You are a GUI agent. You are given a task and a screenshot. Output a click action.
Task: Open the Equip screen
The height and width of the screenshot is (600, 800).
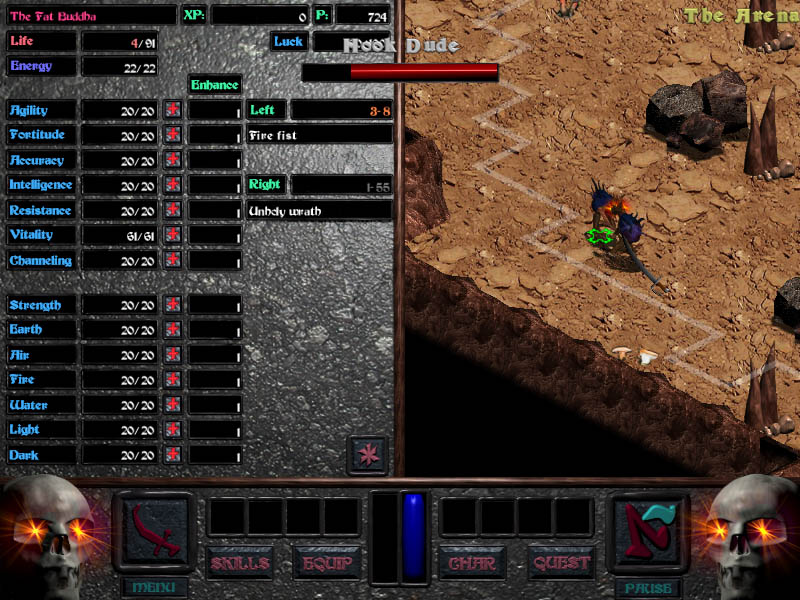point(326,563)
